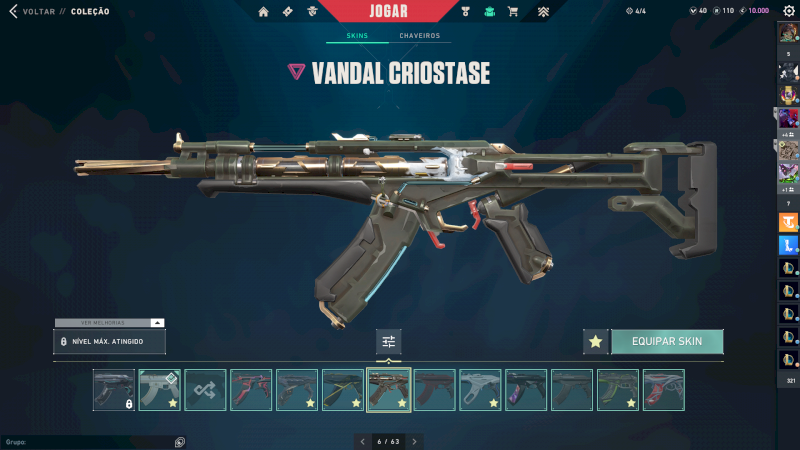Switch to the Chaveiros tab
The height and width of the screenshot is (450, 800).
tap(419, 36)
